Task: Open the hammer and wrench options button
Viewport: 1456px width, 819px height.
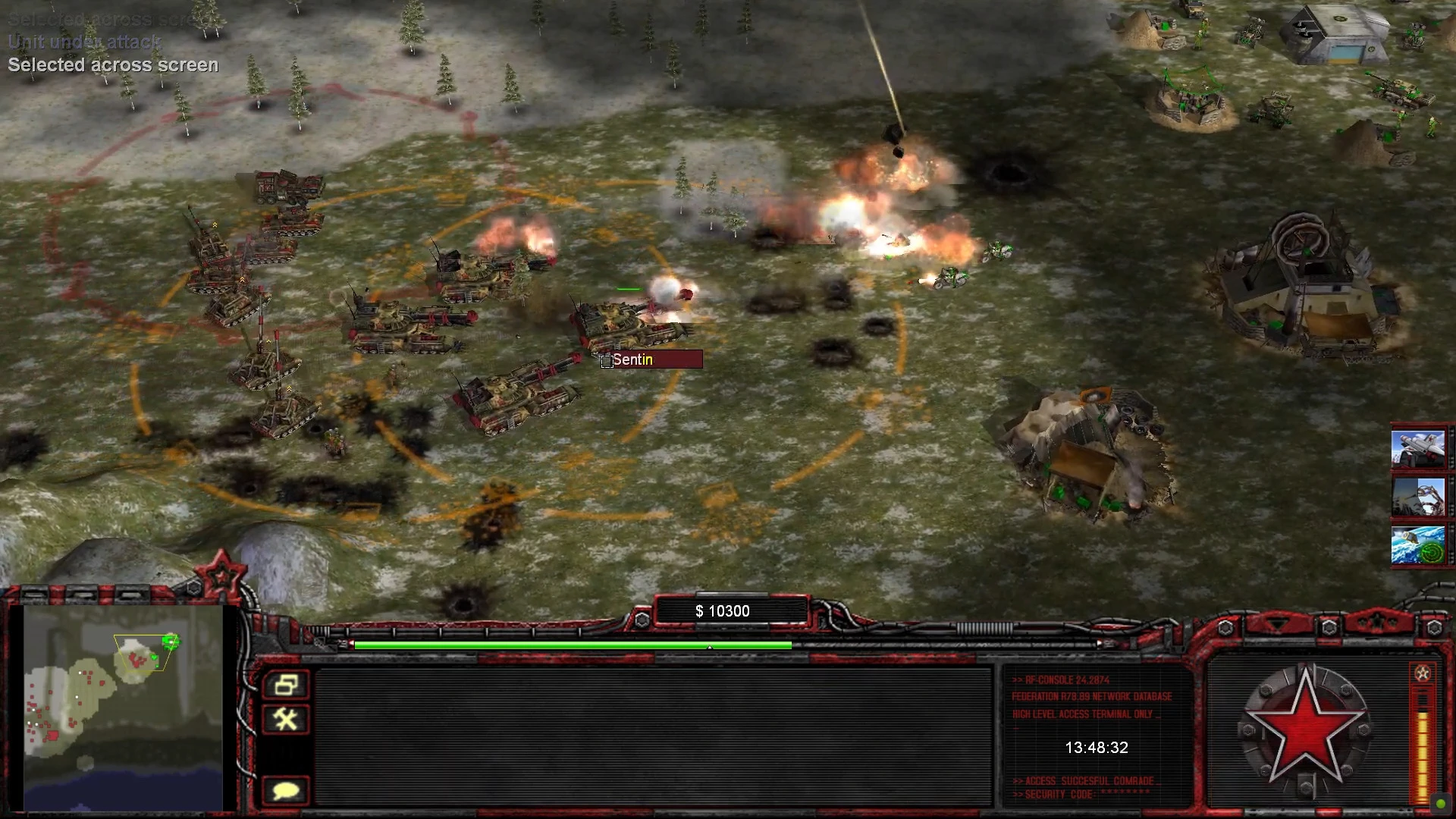Action: click(286, 719)
